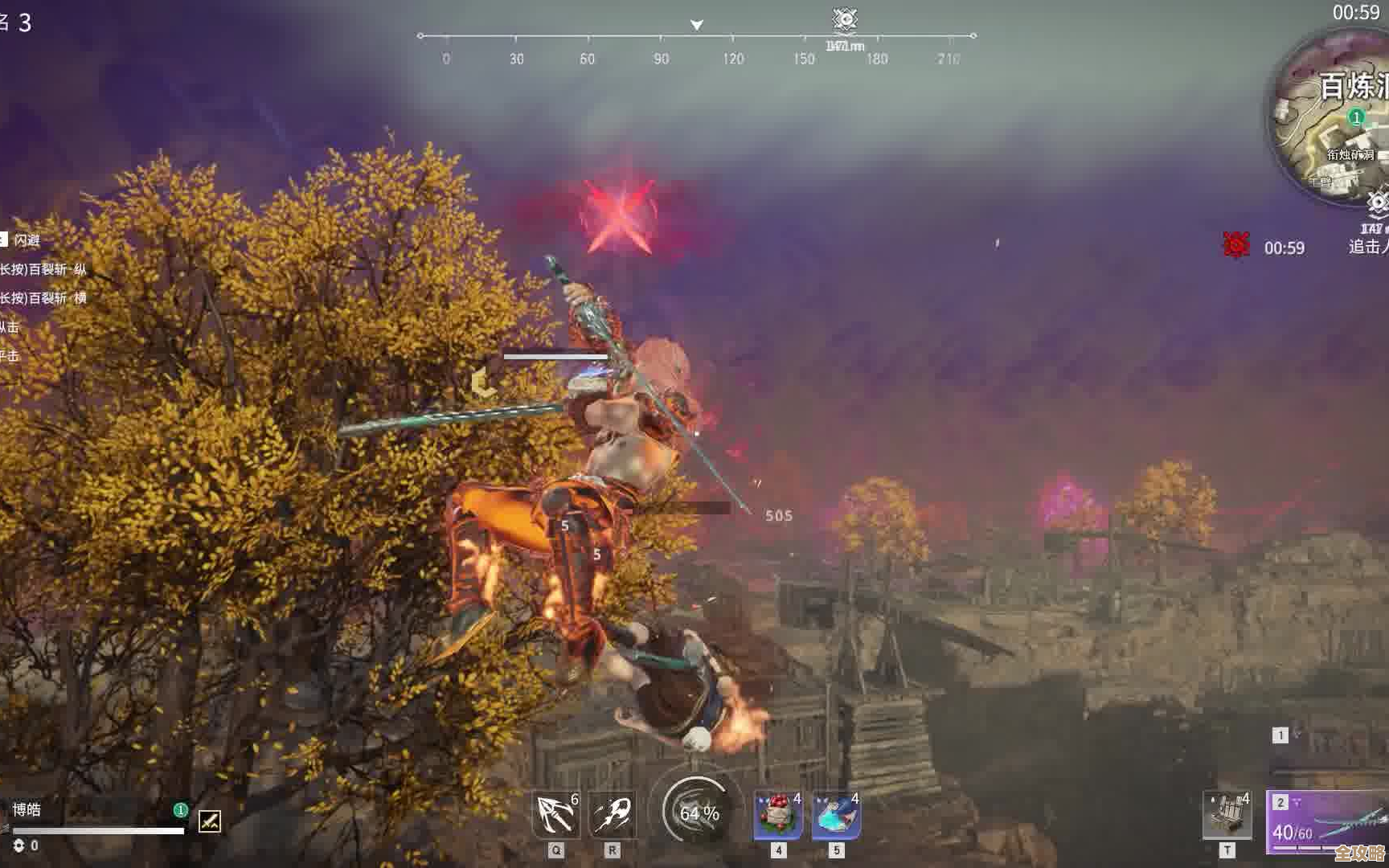The height and width of the screenshot is (868, 1389).
Task: Select the target marker on the compass bar
Action: click(845, 18)
